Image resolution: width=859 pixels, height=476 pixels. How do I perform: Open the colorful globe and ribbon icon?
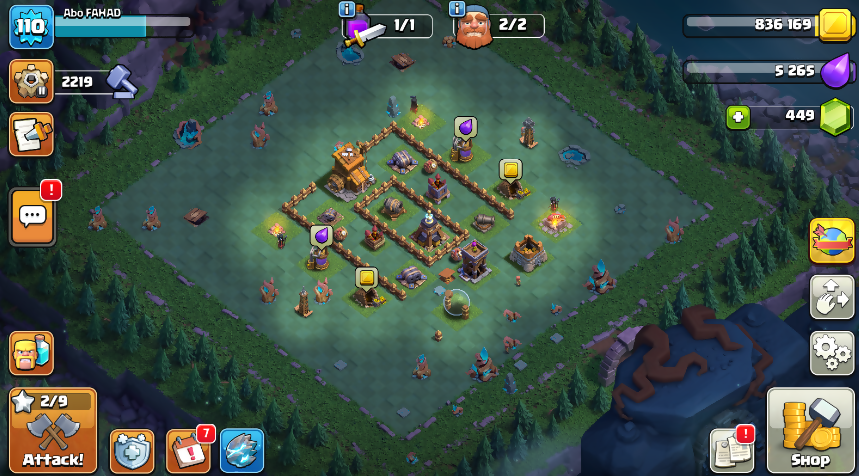click(x=831, y=240)
